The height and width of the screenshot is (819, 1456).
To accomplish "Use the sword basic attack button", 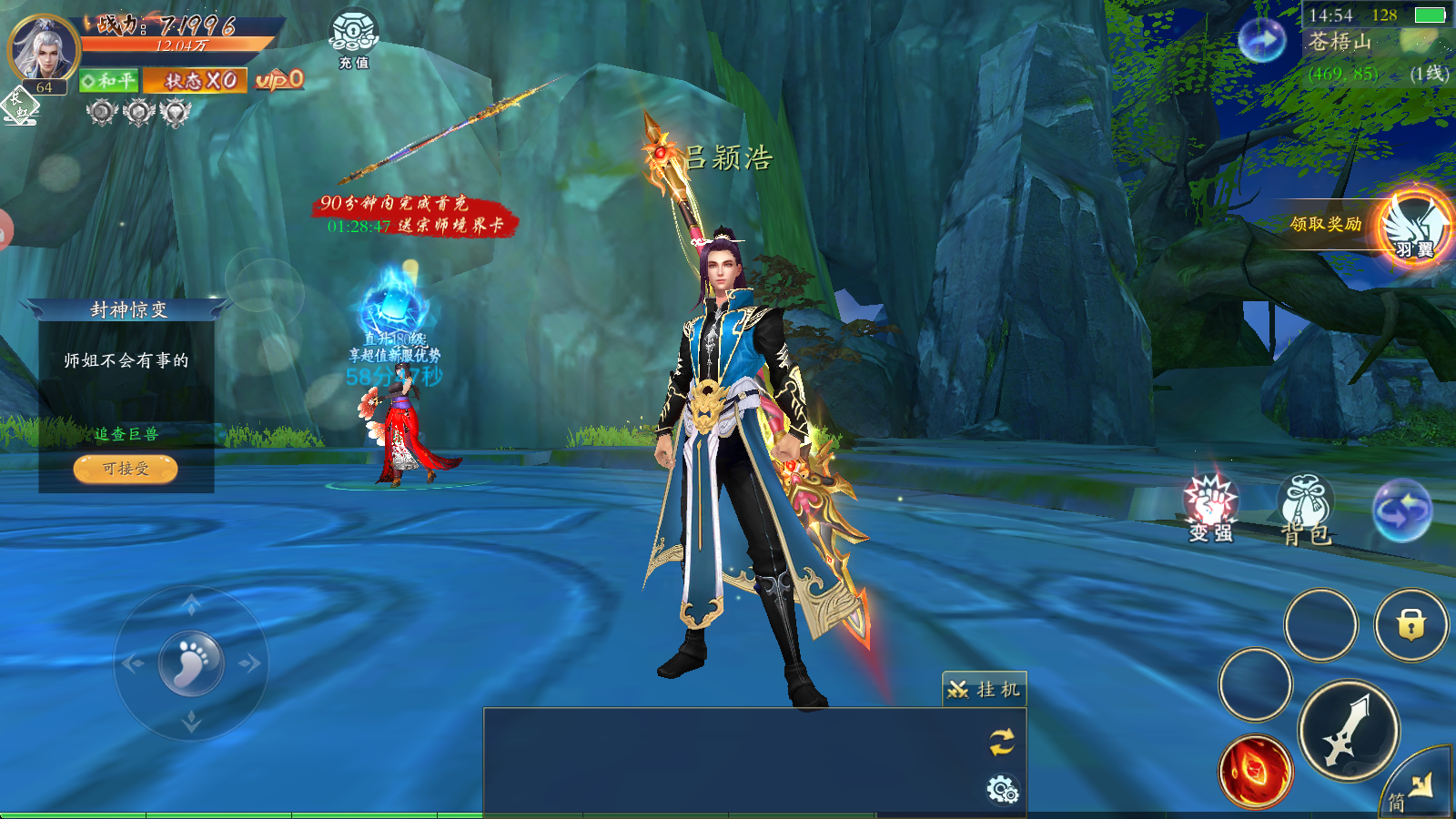I will 1348,730.
